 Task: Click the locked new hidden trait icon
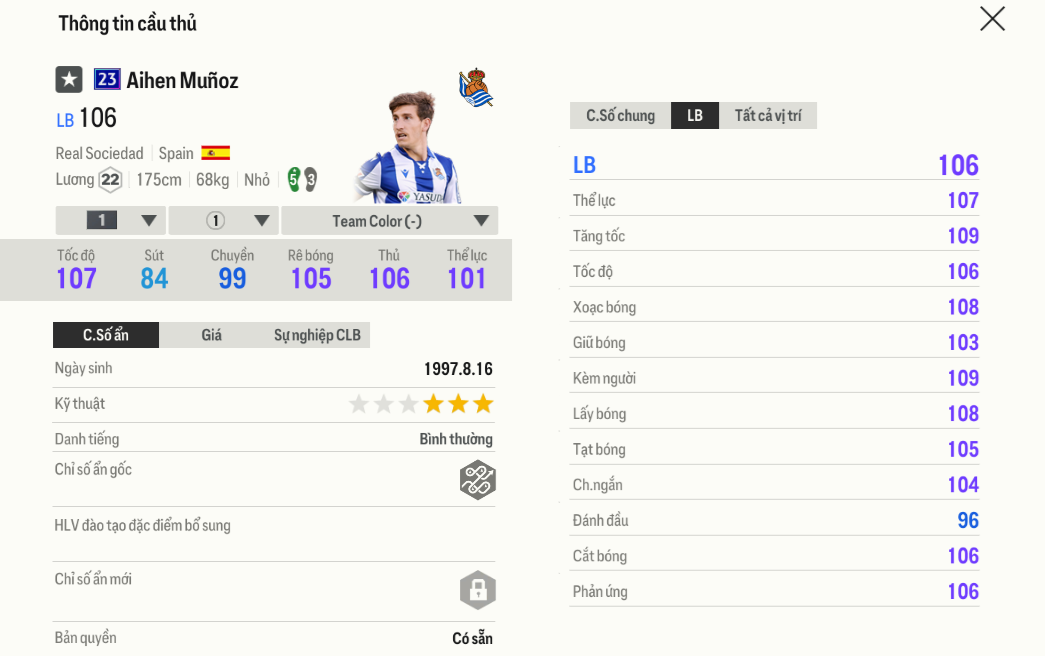[x=478, y=590]
